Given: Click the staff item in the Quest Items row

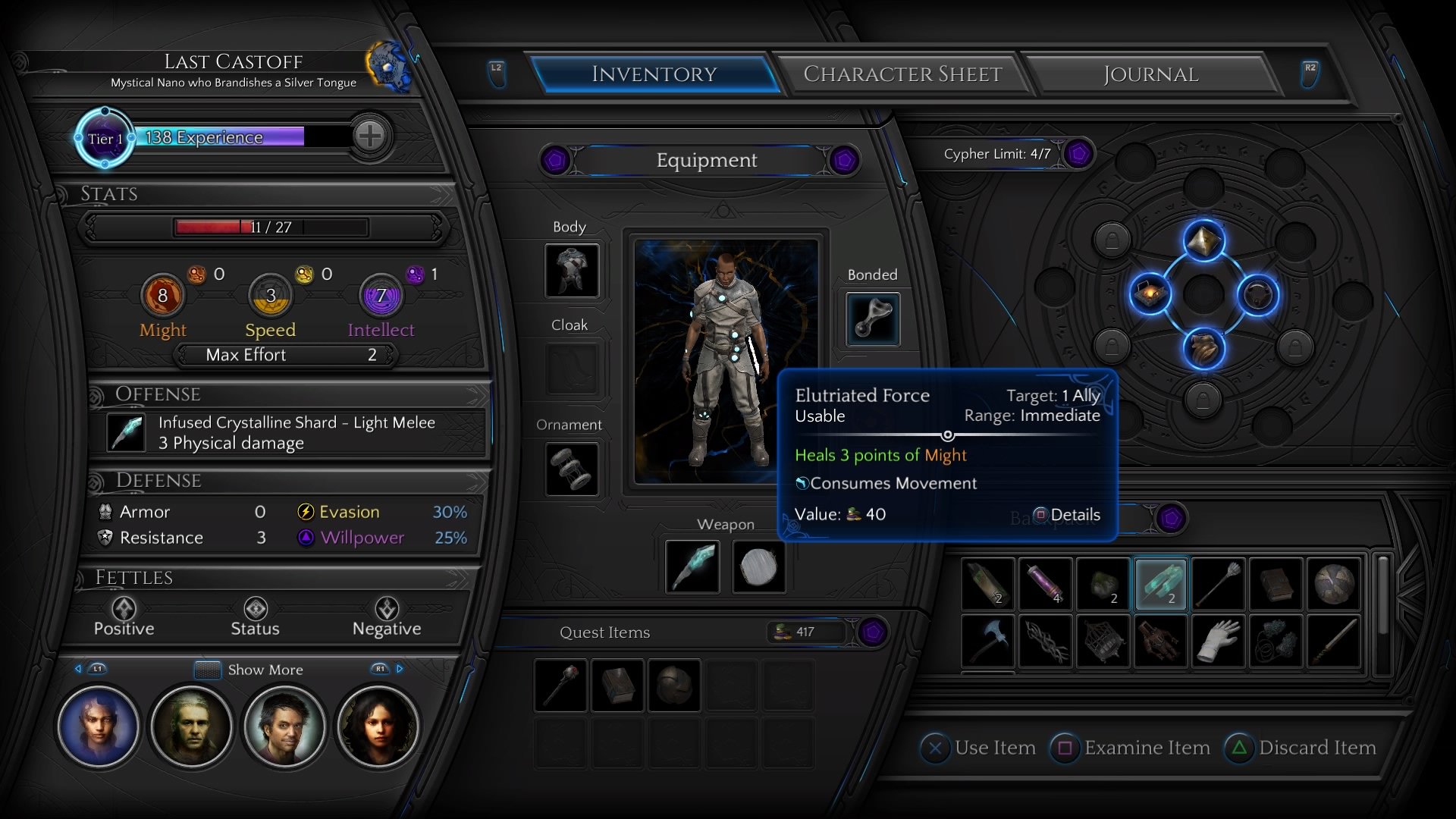Looking at the screenshot, I should point(560,685).
